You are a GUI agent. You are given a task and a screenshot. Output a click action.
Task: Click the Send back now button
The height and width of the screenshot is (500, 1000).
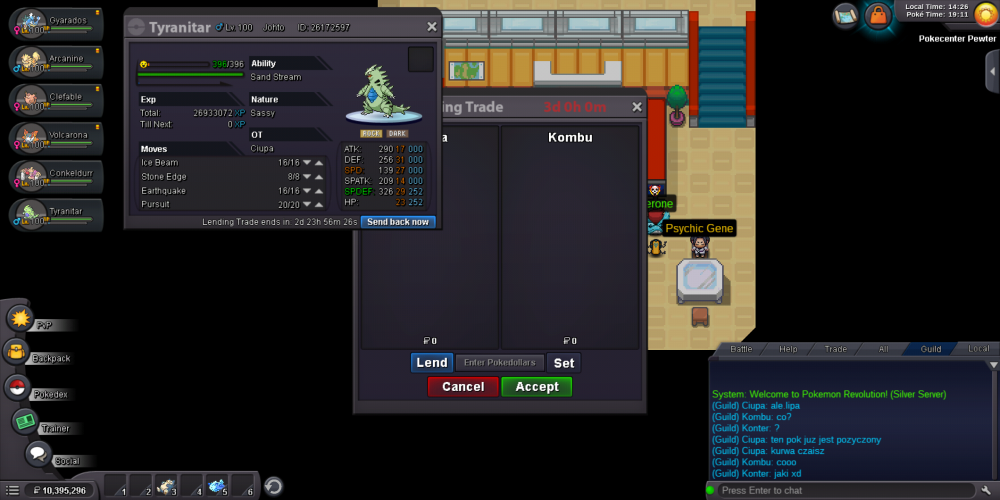(398, 222)
